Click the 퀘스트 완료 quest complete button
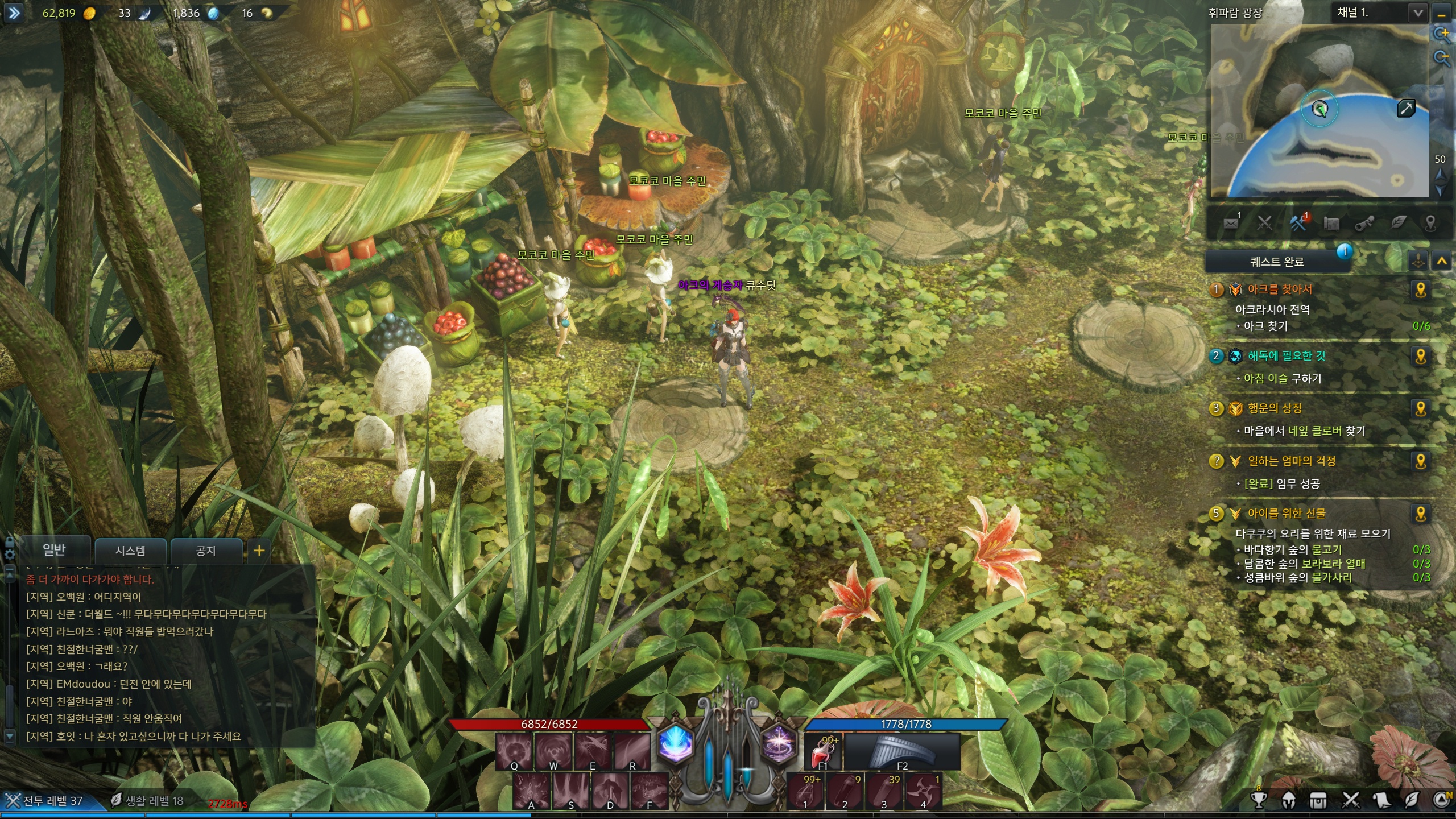This screenshot has height=819, width=1456. (x=1277, y=262)
